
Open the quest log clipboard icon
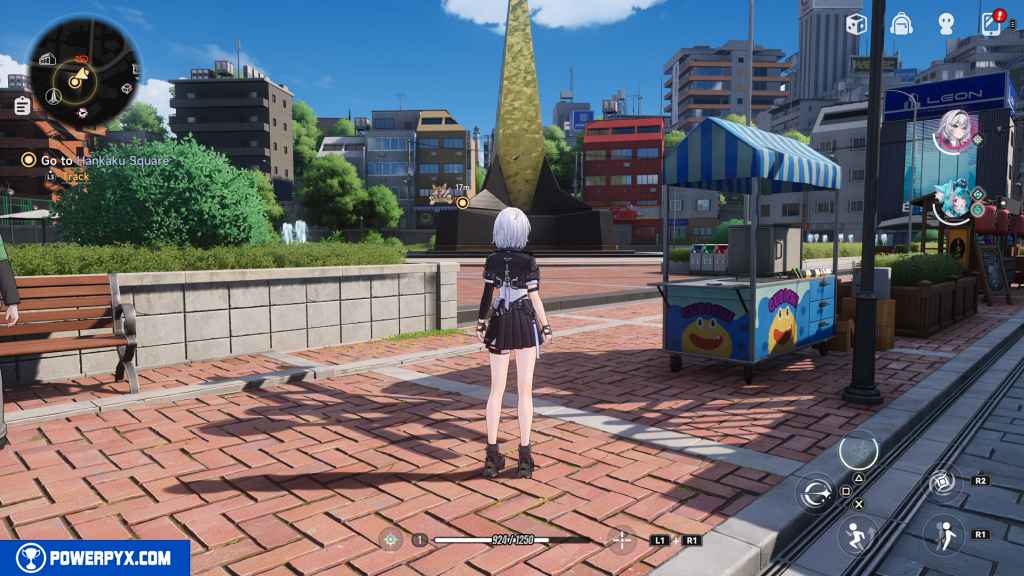[x=22, y=105]
